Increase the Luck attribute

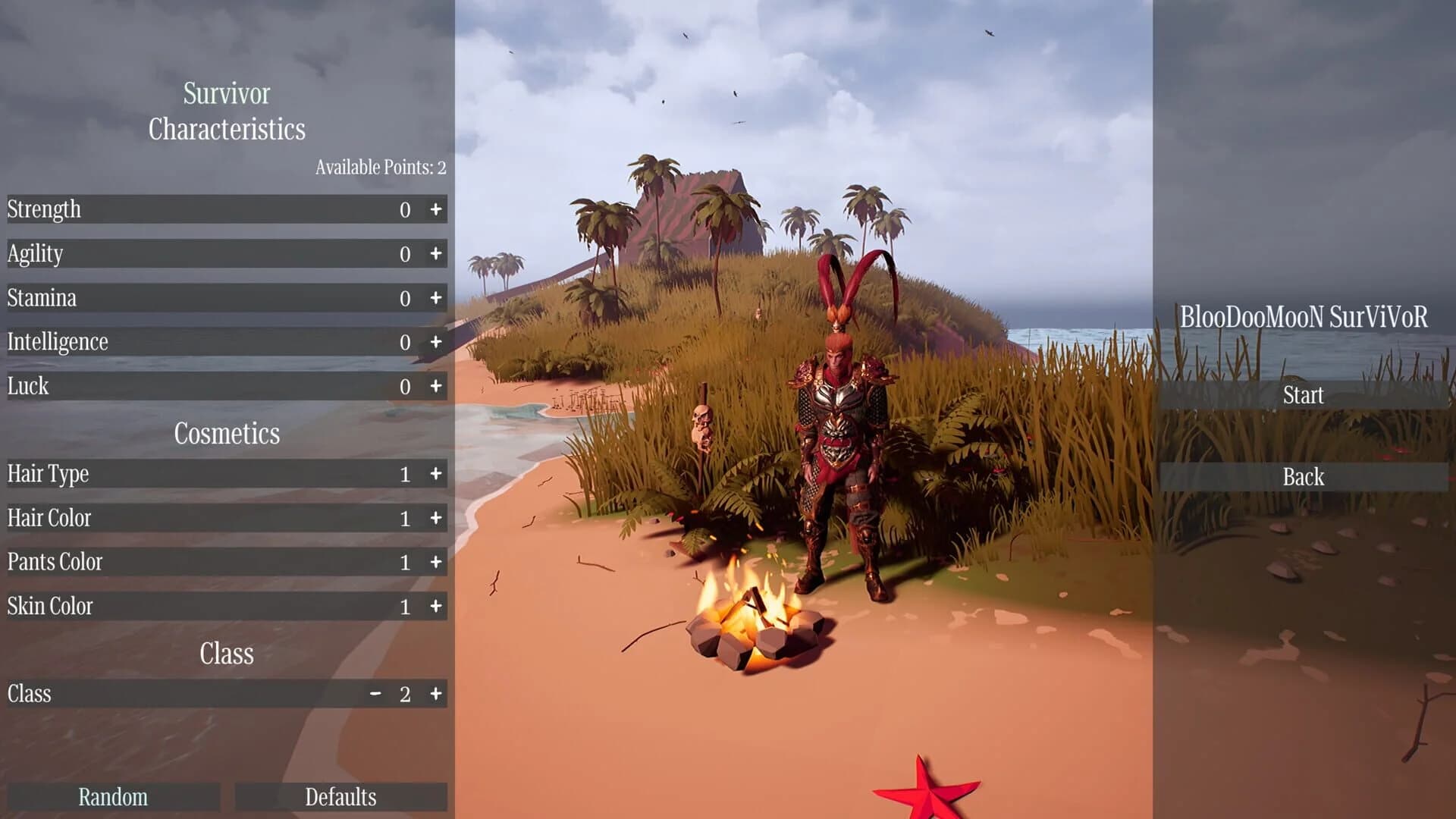click(436, 386)
